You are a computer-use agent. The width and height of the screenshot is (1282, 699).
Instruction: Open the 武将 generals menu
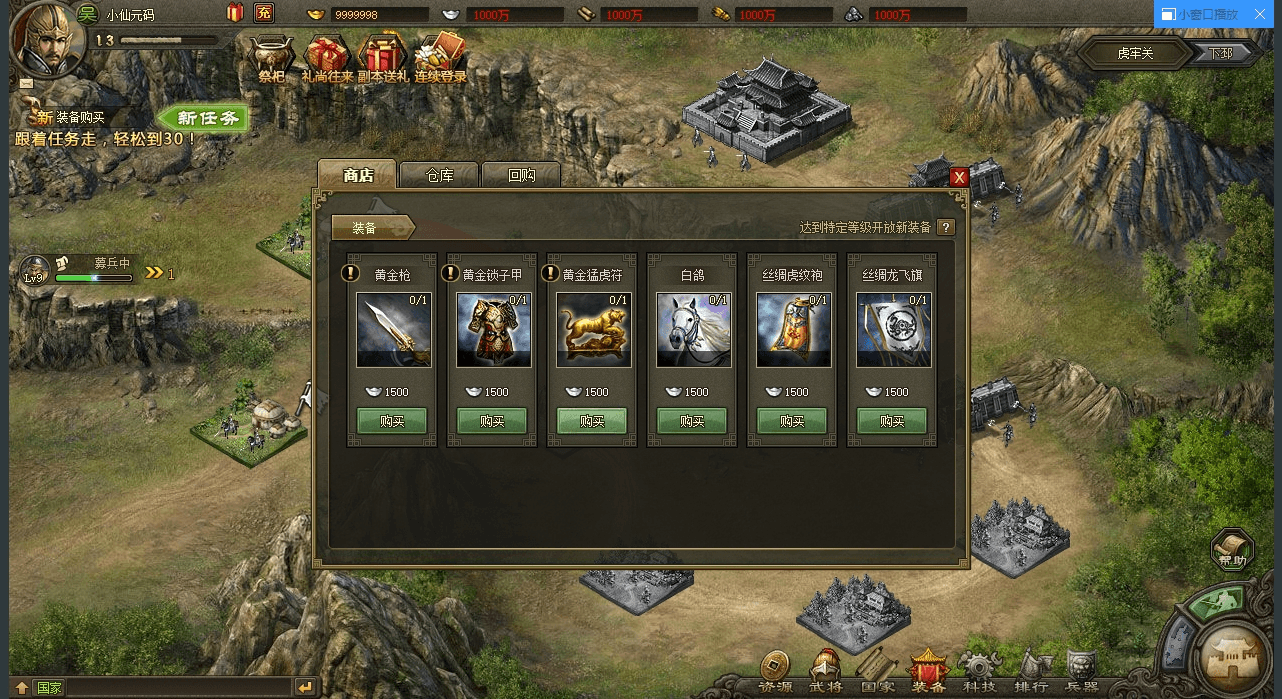click(x=826, y=670)
